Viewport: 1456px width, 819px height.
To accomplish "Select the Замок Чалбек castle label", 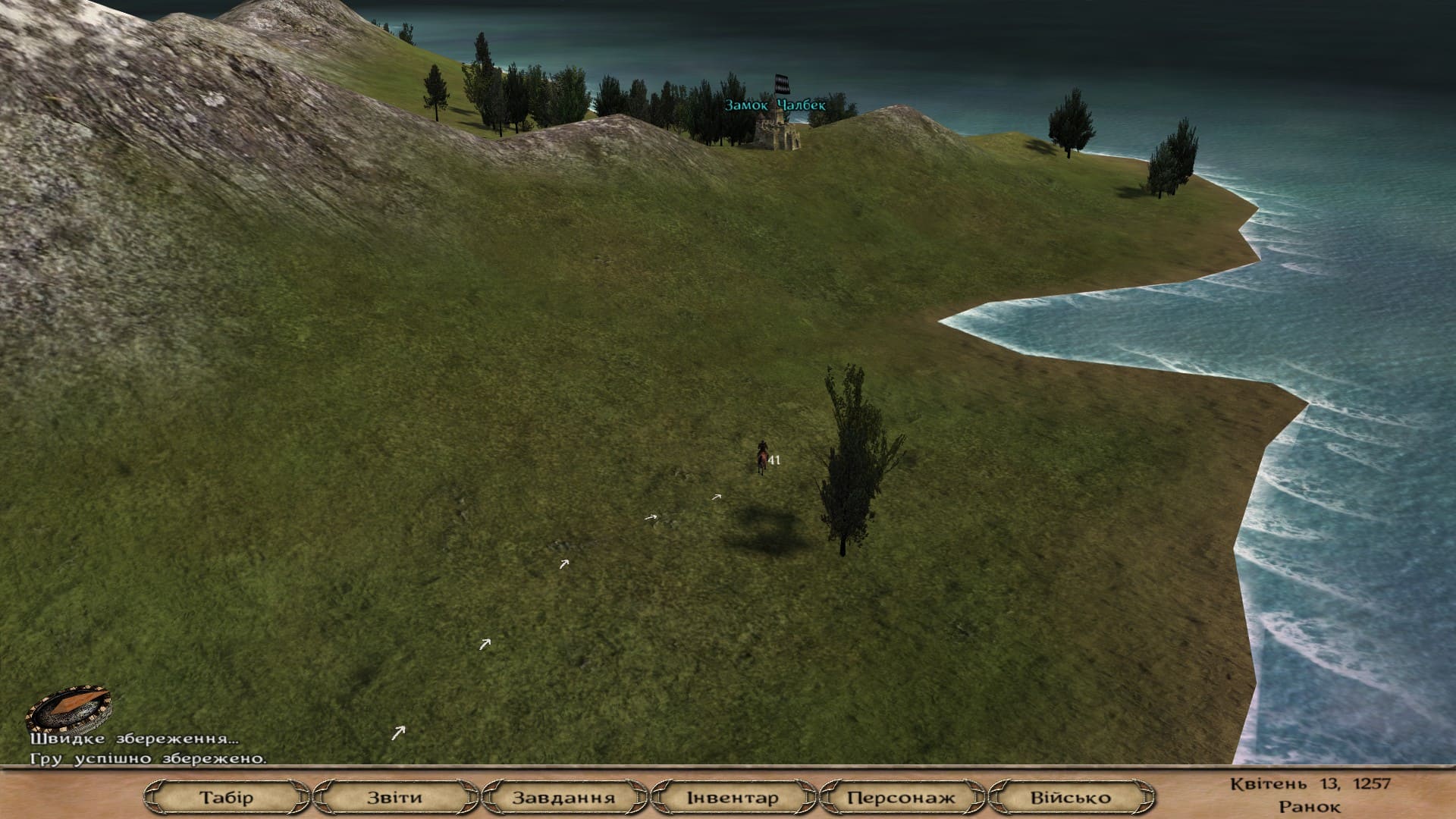I will point(774,105).
